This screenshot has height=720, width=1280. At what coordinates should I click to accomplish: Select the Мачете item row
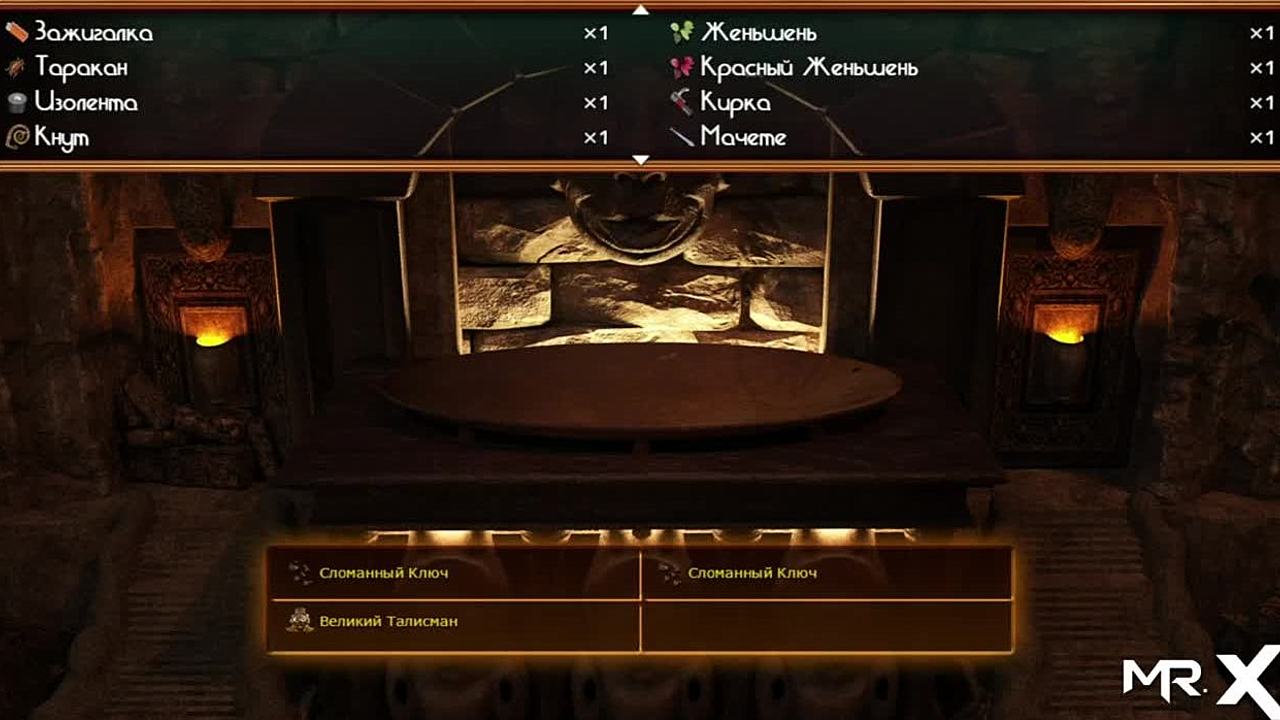pos(743,138)
